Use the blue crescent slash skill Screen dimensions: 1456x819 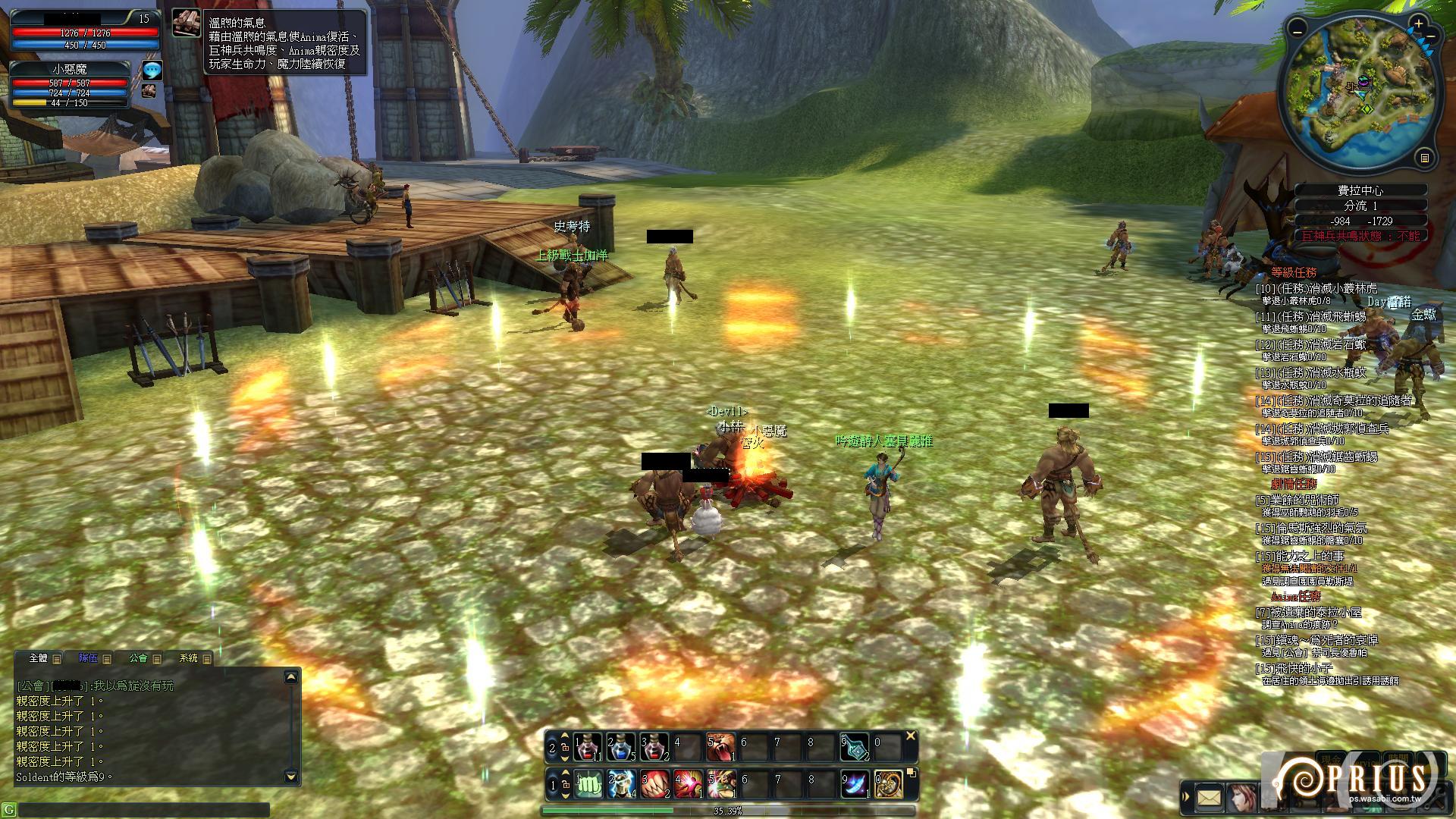854,784
